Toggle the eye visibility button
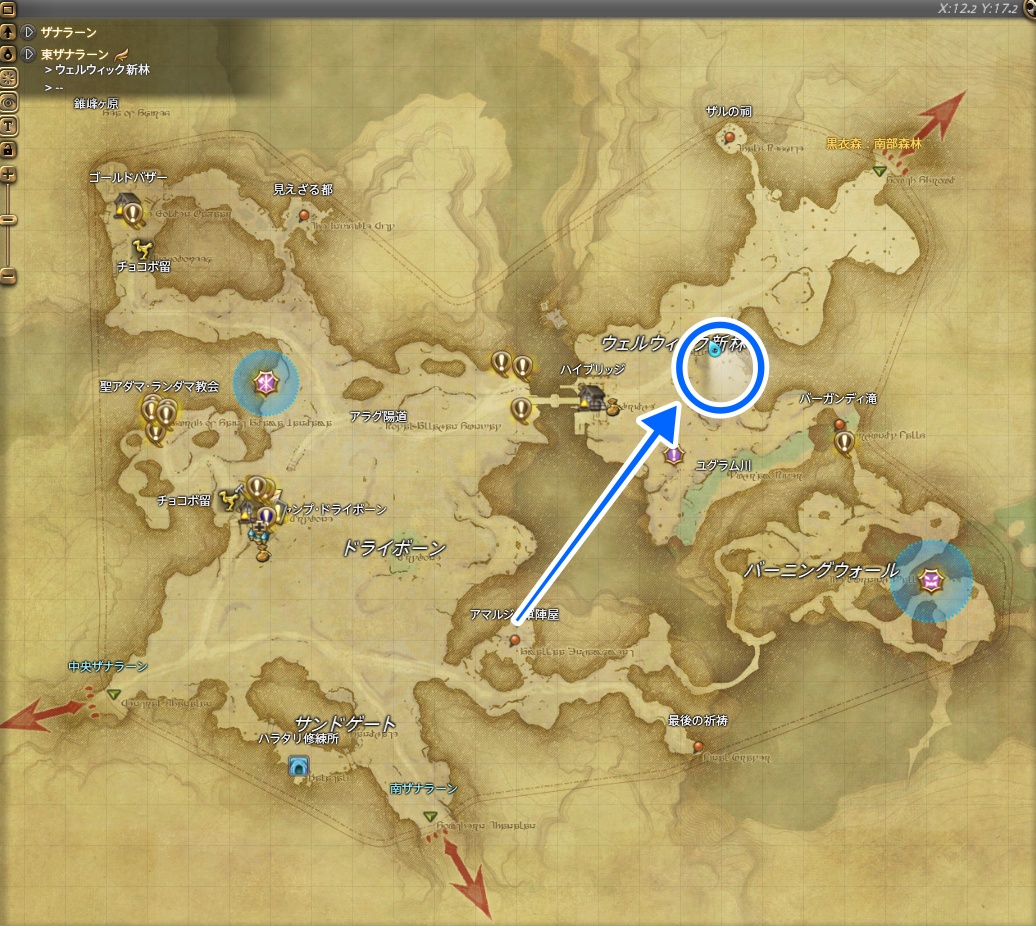Screen dimensions: 1036x926 coord(8,101)
